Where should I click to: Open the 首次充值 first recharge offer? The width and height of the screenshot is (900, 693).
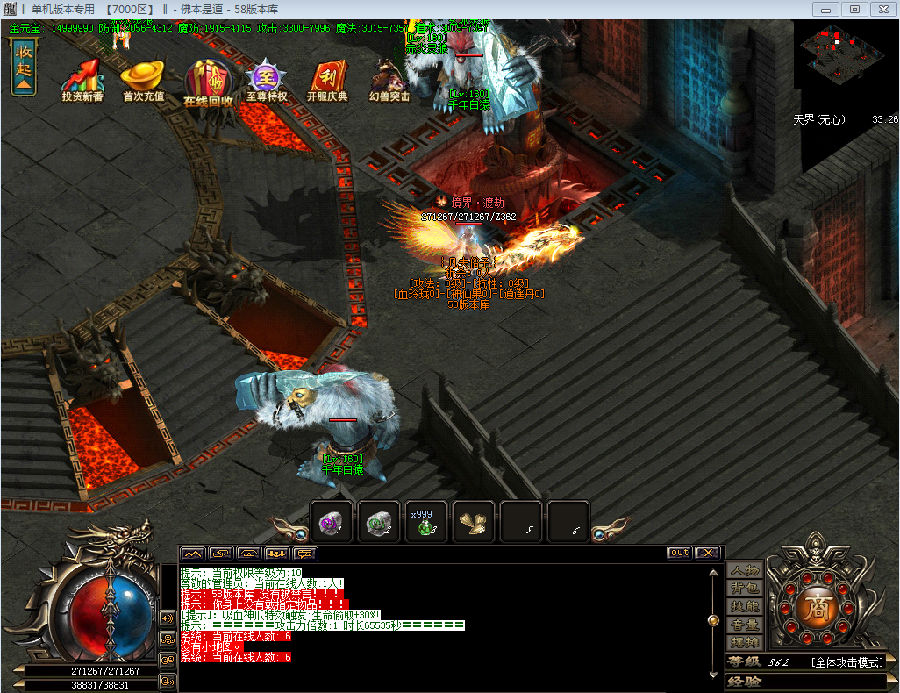(142, 78)
